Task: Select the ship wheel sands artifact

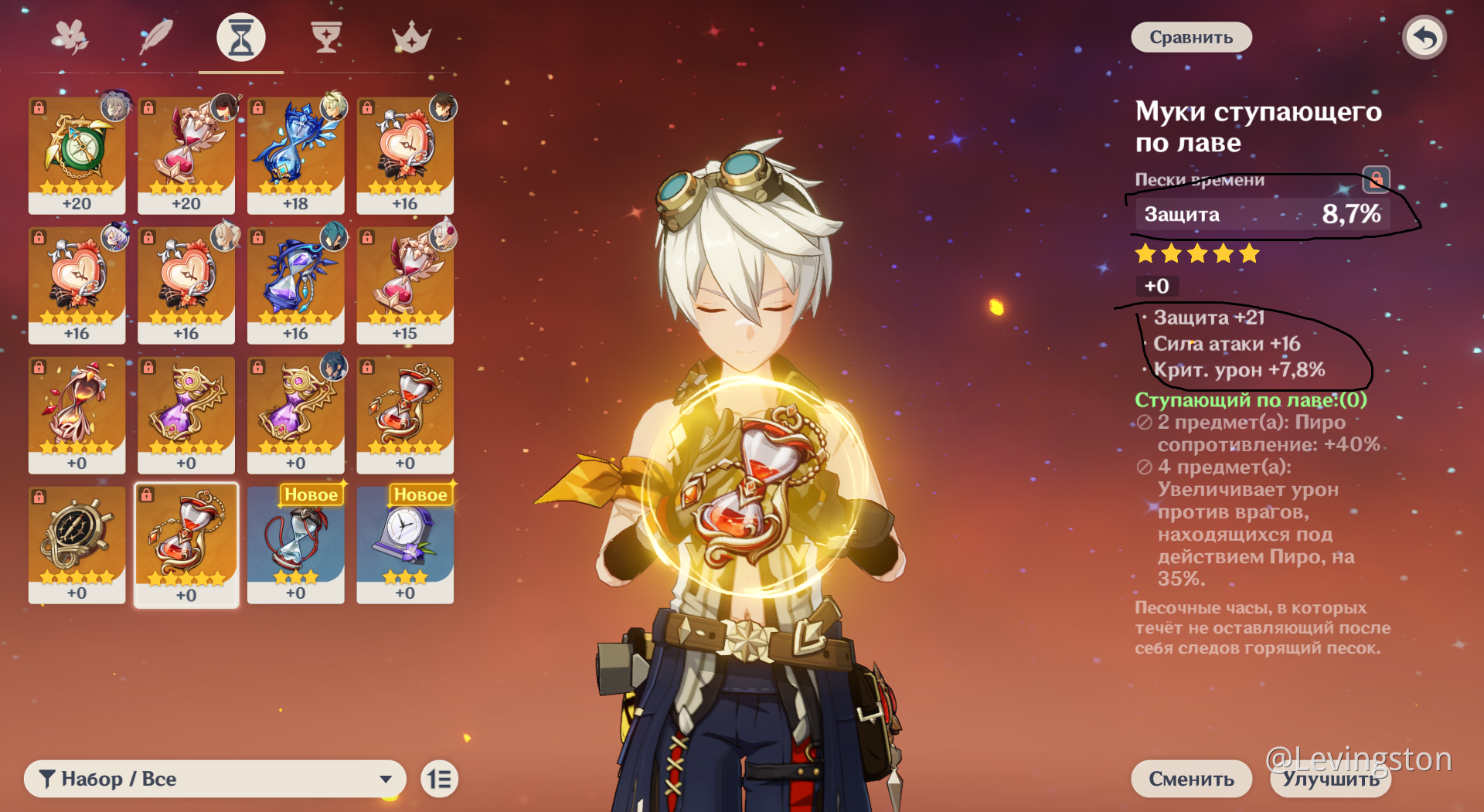Action: point(77,544)
